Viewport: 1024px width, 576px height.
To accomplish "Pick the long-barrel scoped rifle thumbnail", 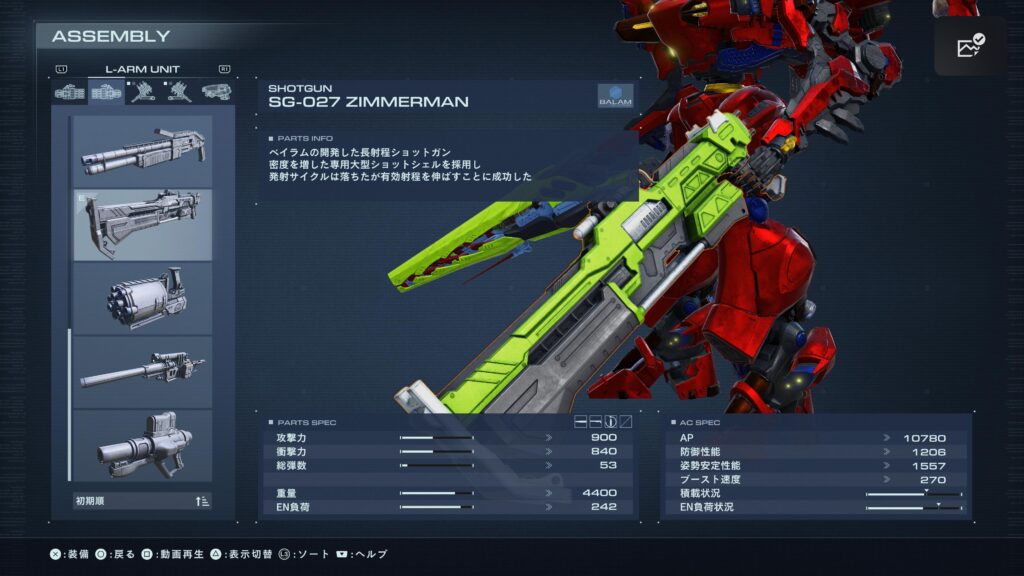I will (142, 371).
